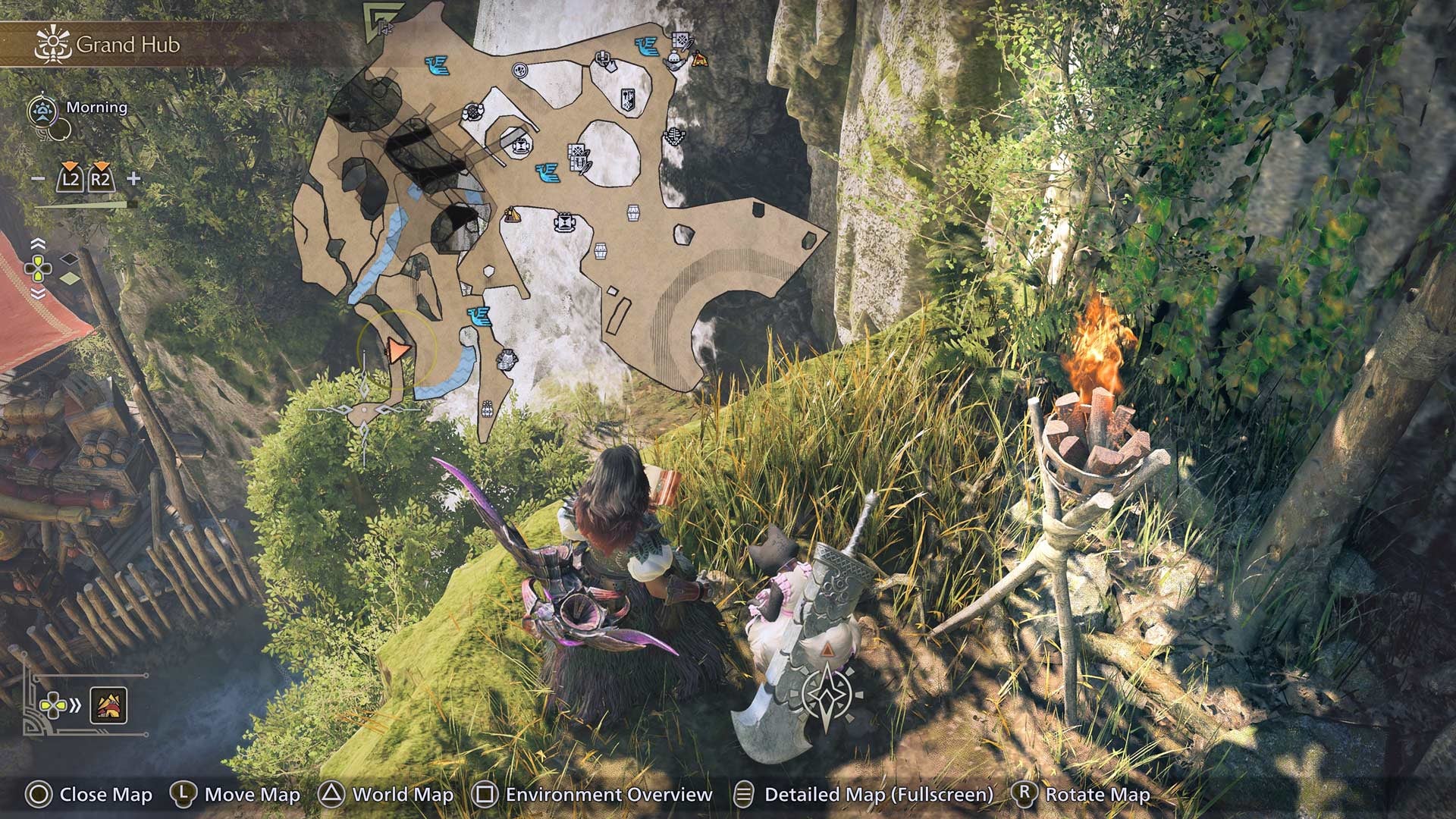Collapse downward with the double chevron down arrows
Image resolution: width=1456 pixels, height=819 pixels.
tap(38, 292)
